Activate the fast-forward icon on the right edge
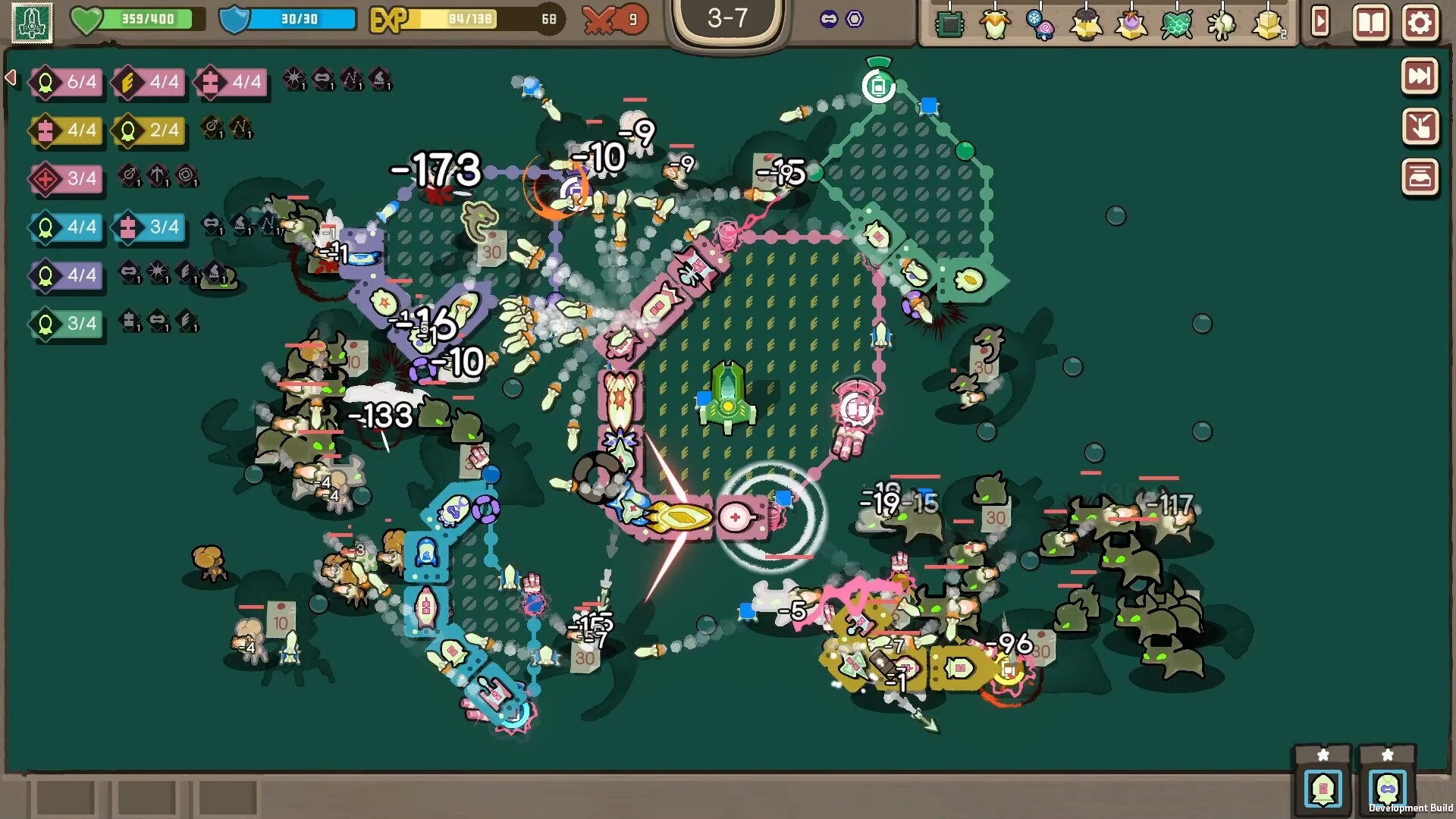The image size is (1456, 819). [x=1420, y=75]
